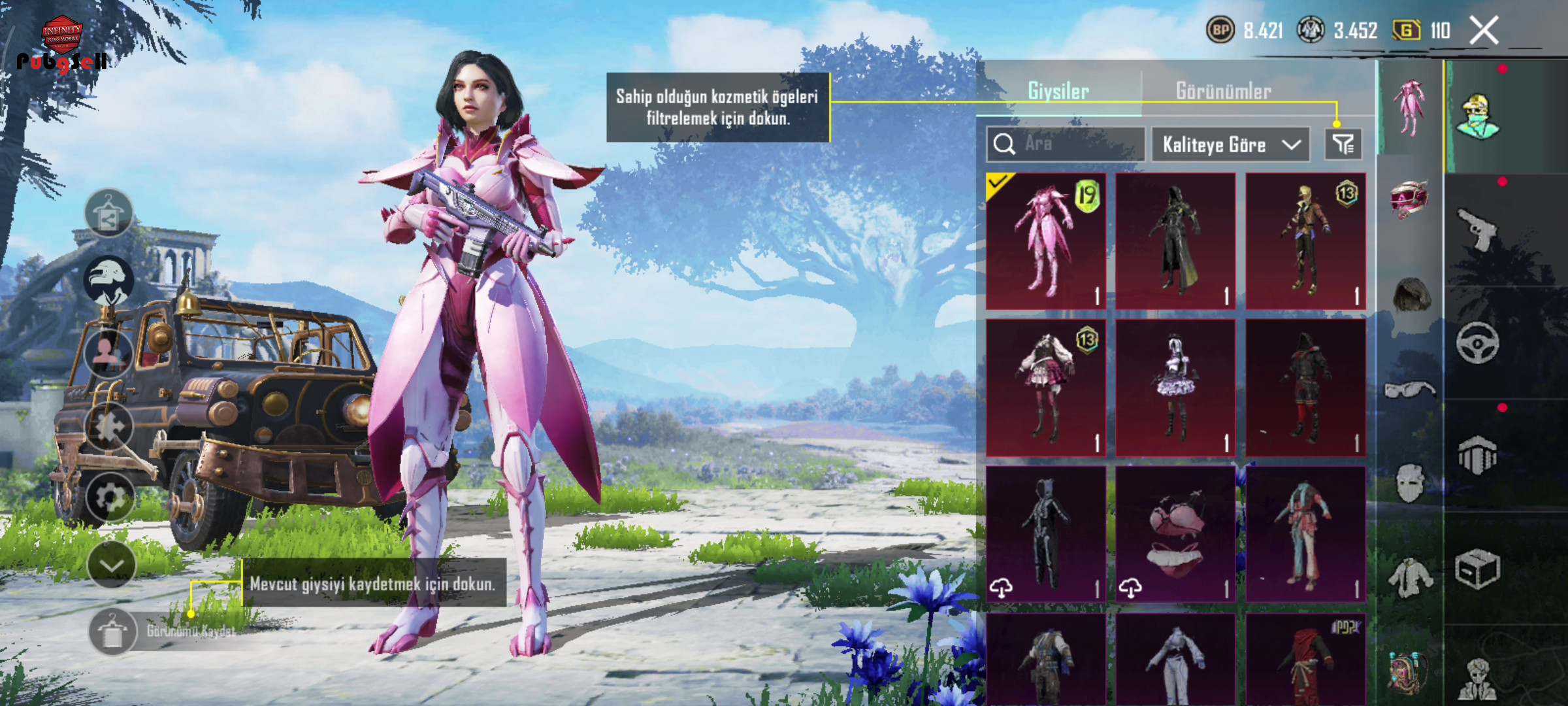Show the hair category
The image size is (1568, 706).
[1411, 295]
